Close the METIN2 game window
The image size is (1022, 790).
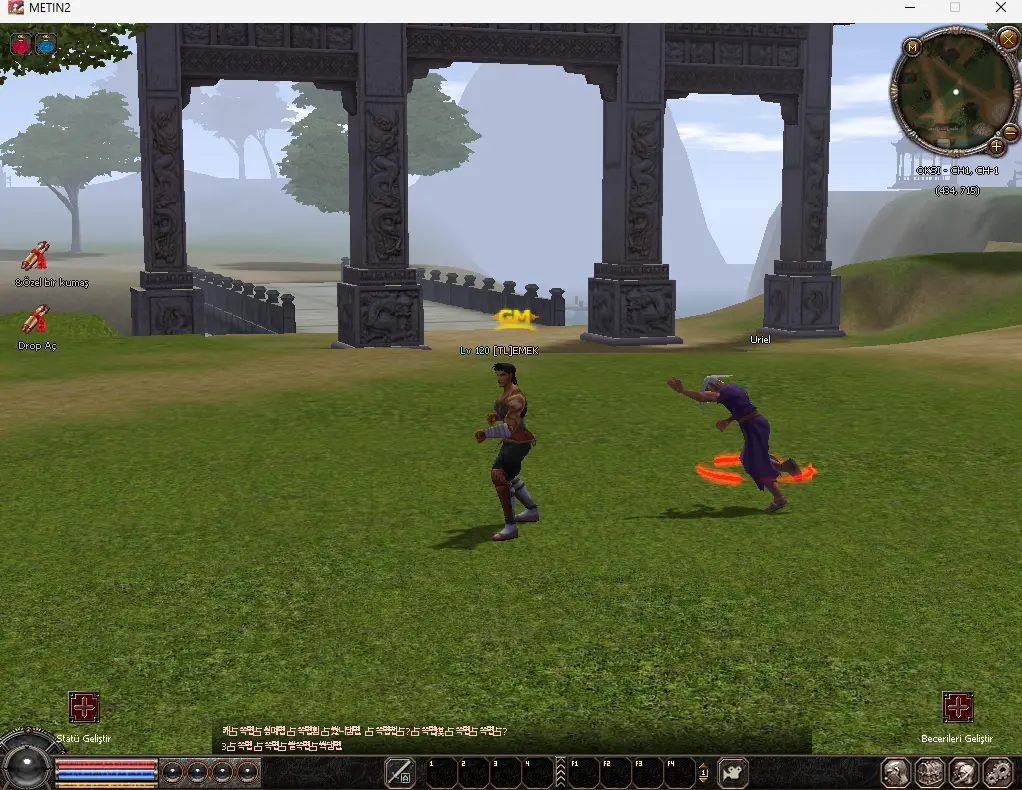tap(1001, 8)
